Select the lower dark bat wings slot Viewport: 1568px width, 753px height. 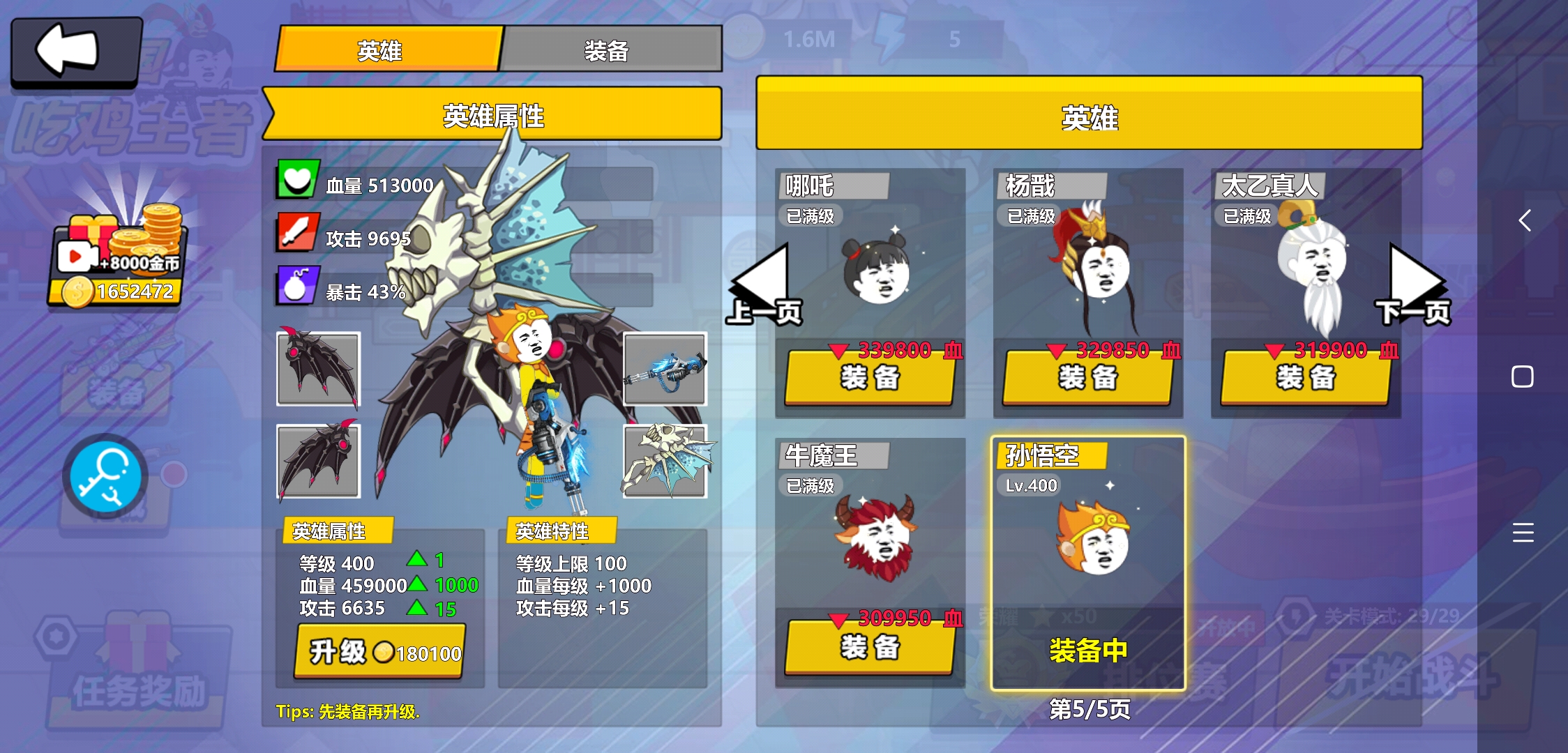coord(319,461)
